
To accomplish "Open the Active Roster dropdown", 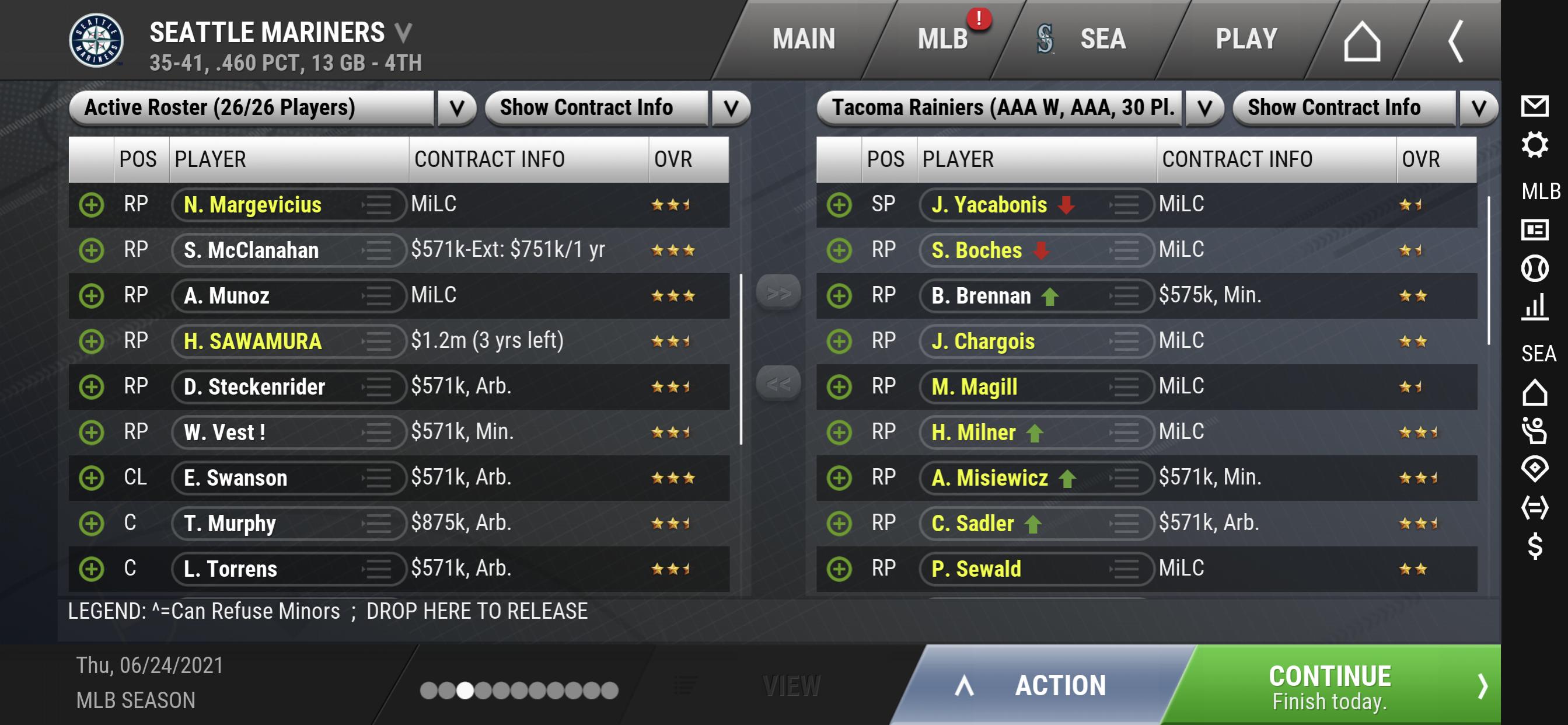I will [456, 109].
